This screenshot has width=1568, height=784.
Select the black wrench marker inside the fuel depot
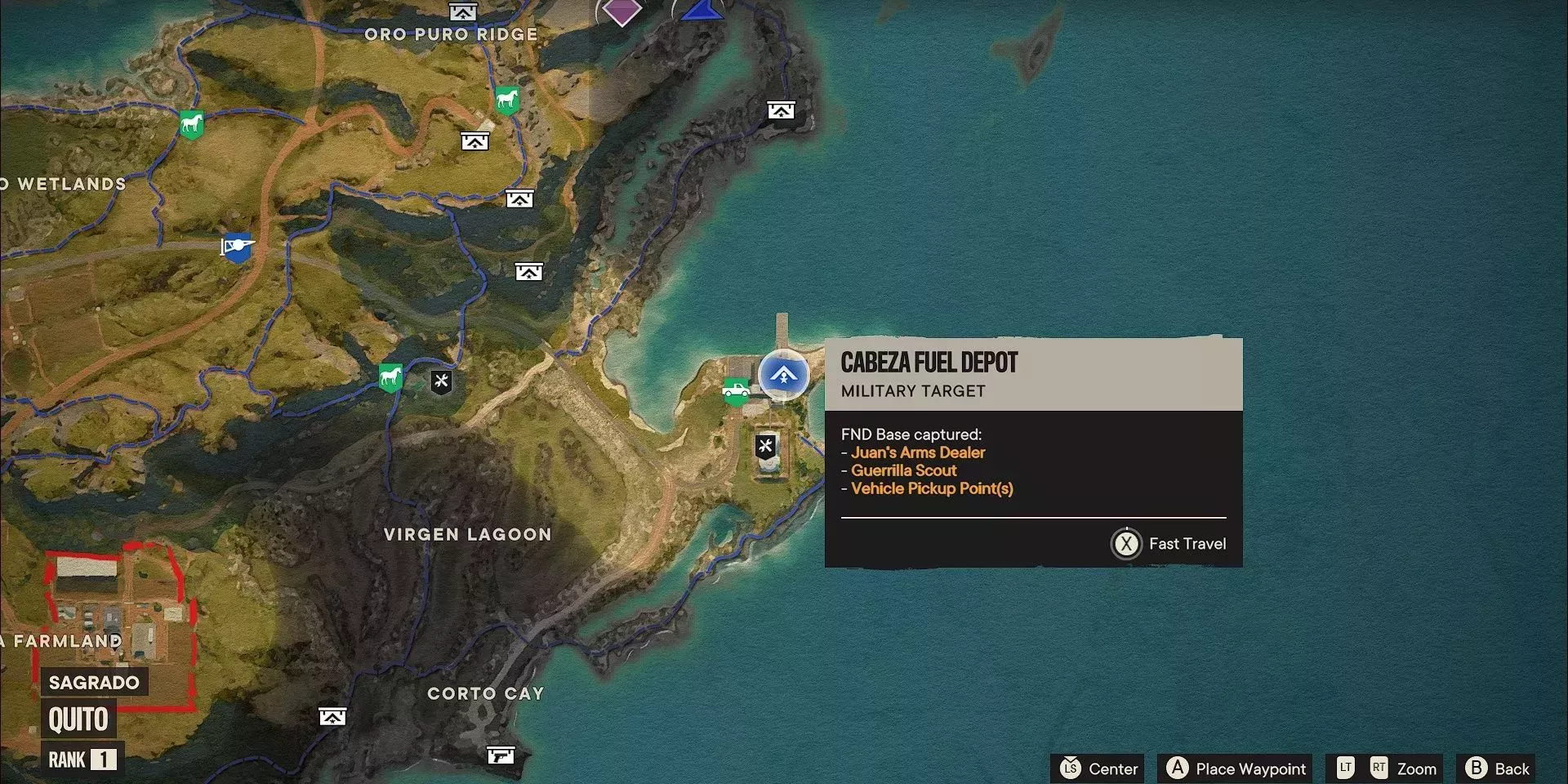pyautogui.click(x=765, y=446)
